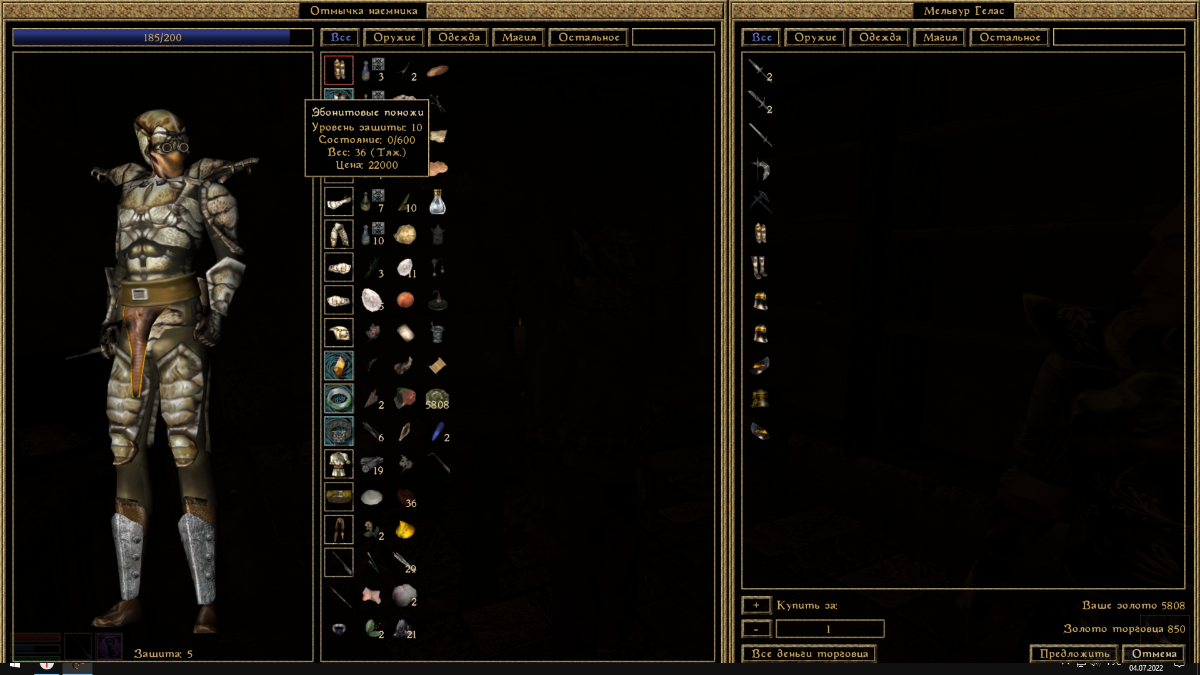Decrease the offer with the minus button
The width and height of the screenshot is (1200, 675).
pos(756,629)
